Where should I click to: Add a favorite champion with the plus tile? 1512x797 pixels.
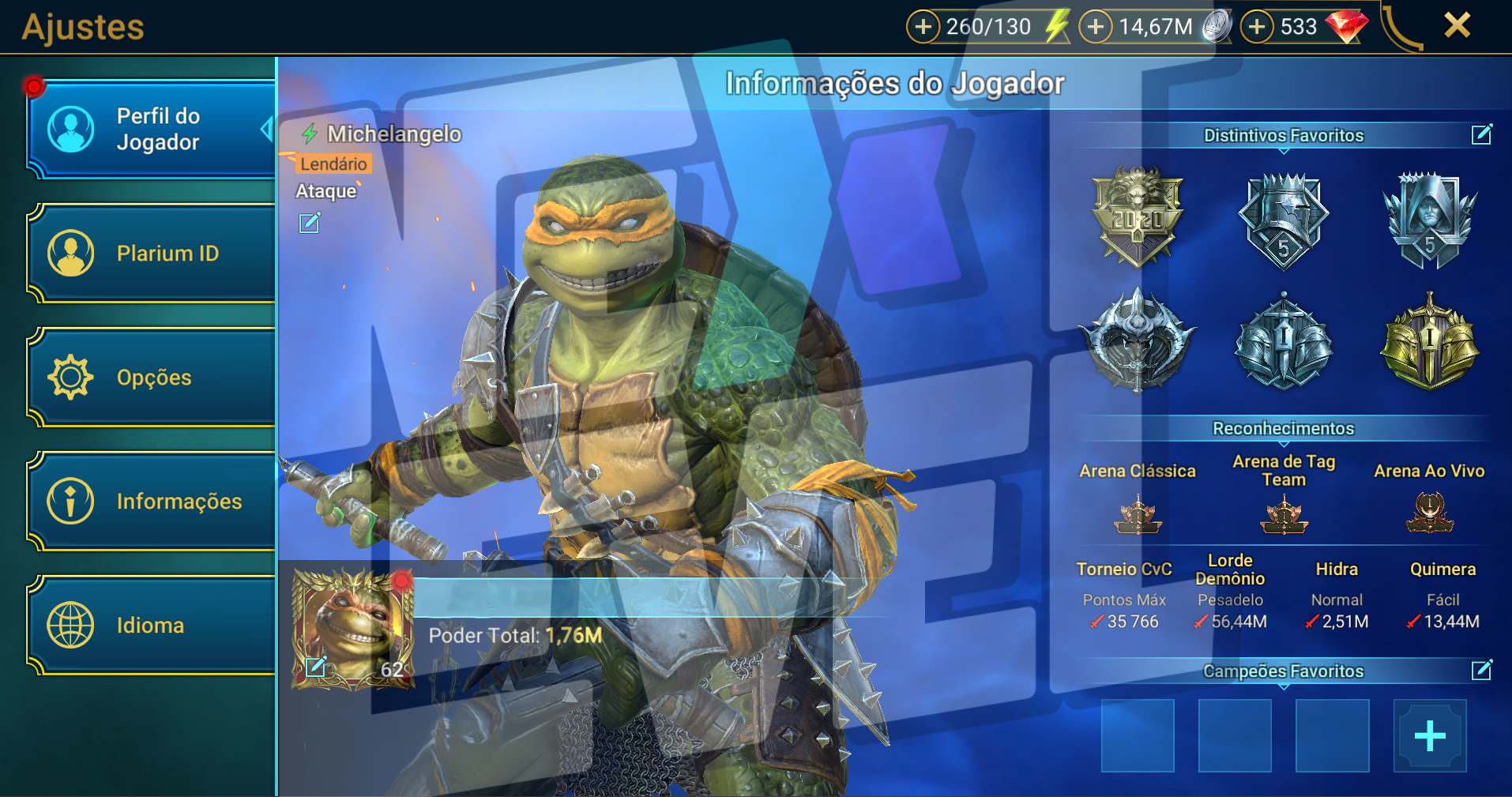(x=1429, y=736)
